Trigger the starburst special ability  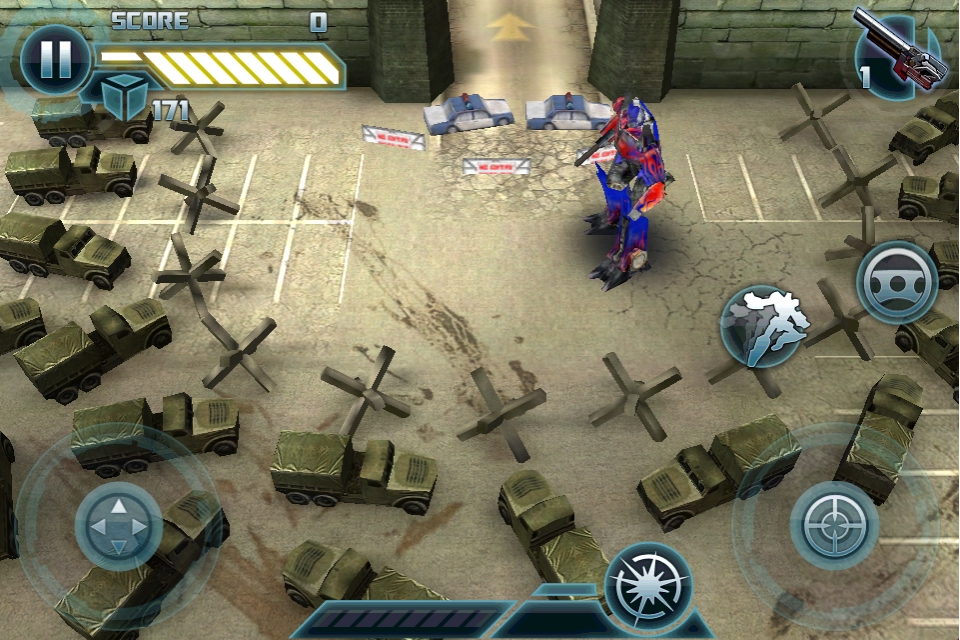point(647,587)
